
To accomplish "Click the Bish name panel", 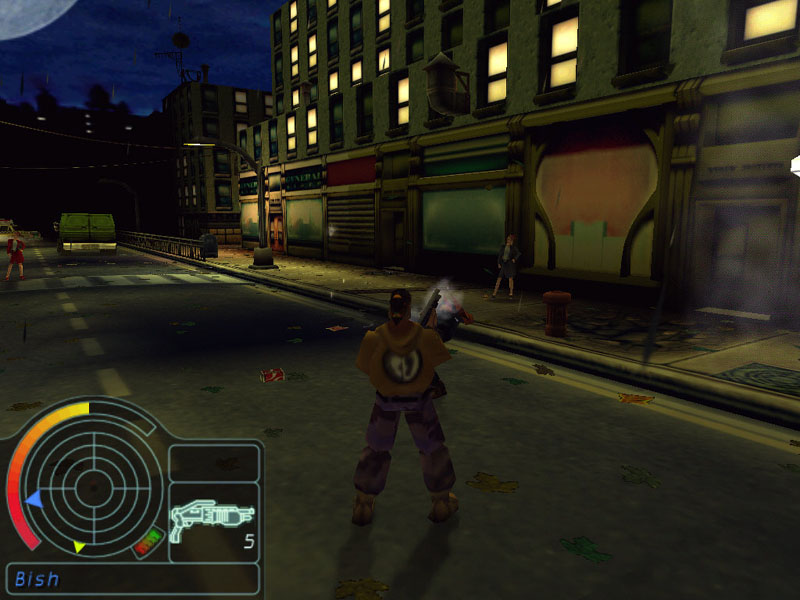I will click(132, 579).
